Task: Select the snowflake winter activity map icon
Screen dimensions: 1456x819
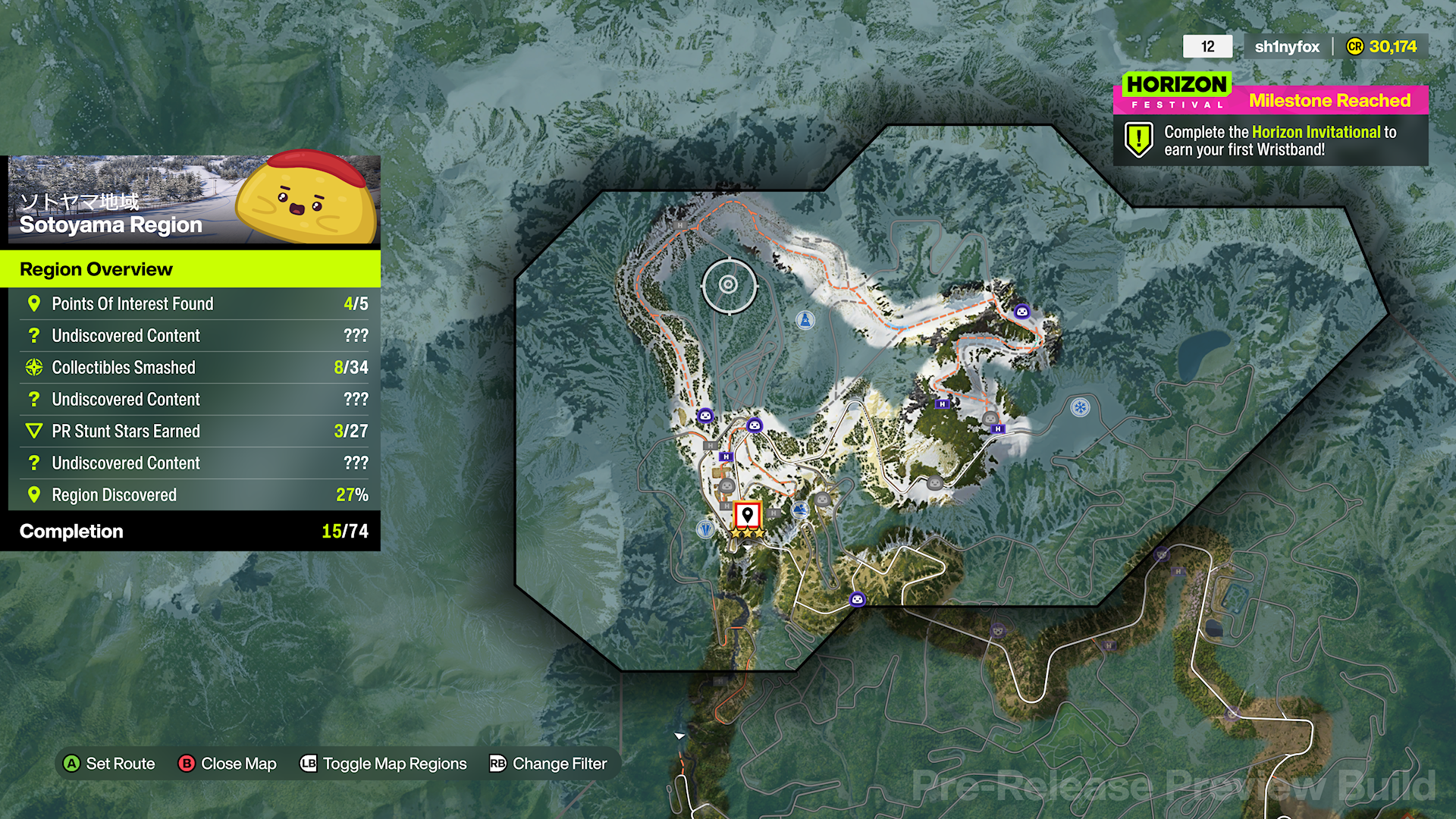Action: pyautogui.click(x=1080, y=407)
